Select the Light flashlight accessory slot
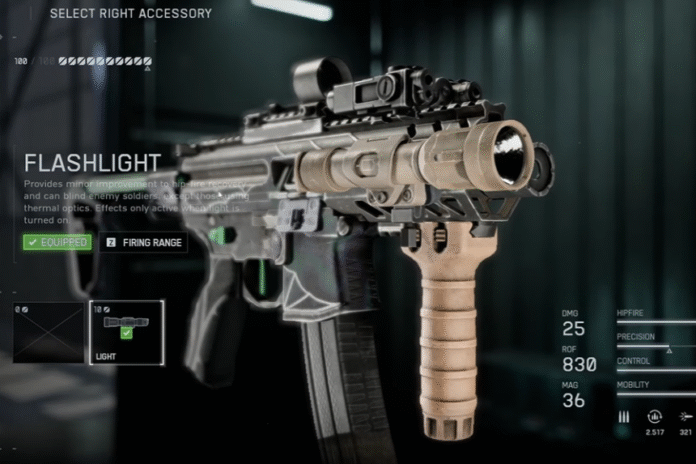This screenshot has height=464, width=696. coord(126,332)
